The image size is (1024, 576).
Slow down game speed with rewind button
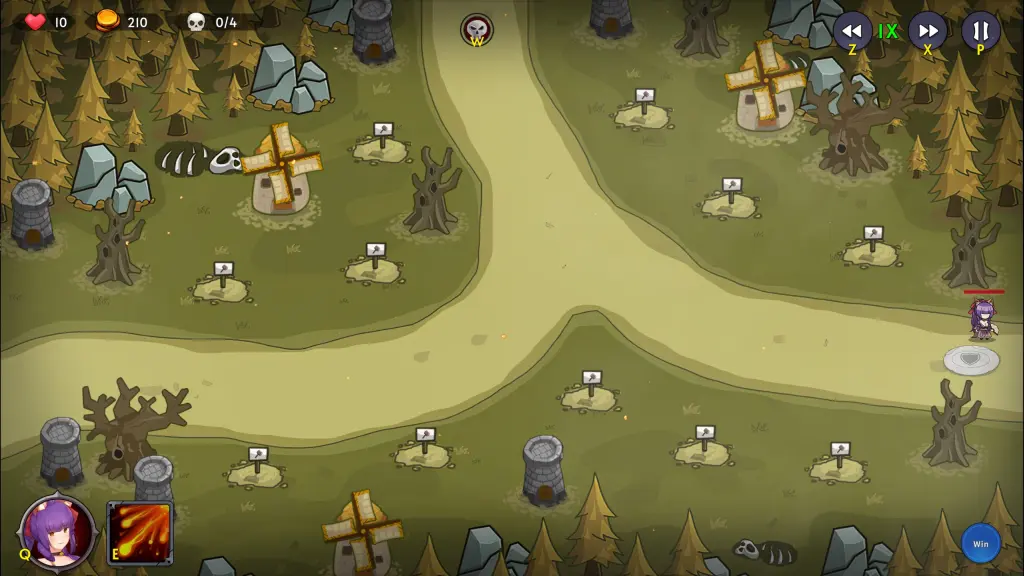852,29
